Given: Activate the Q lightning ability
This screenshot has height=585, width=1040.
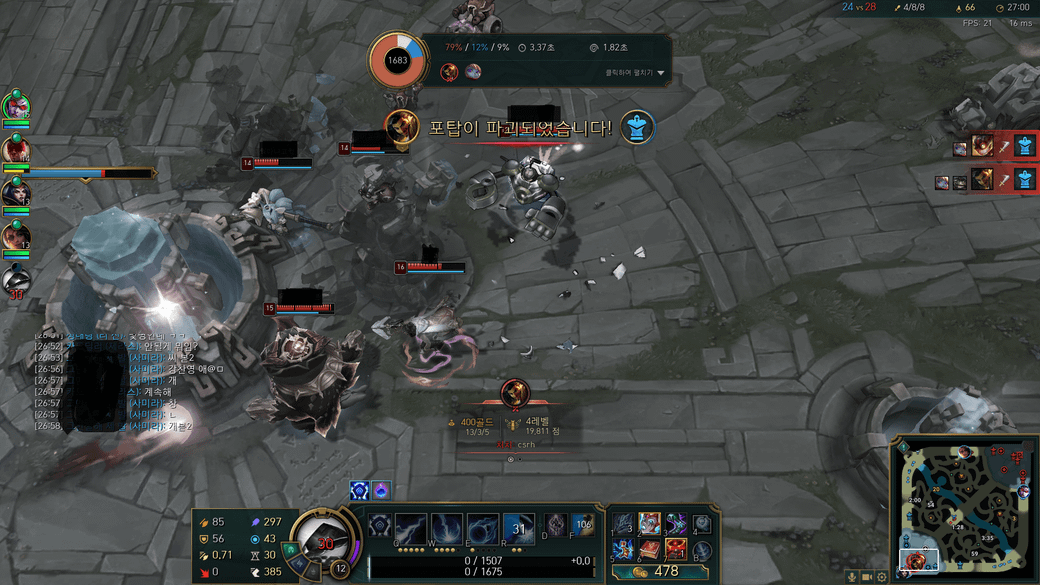Looking at the screenshot, I should 412,528.
